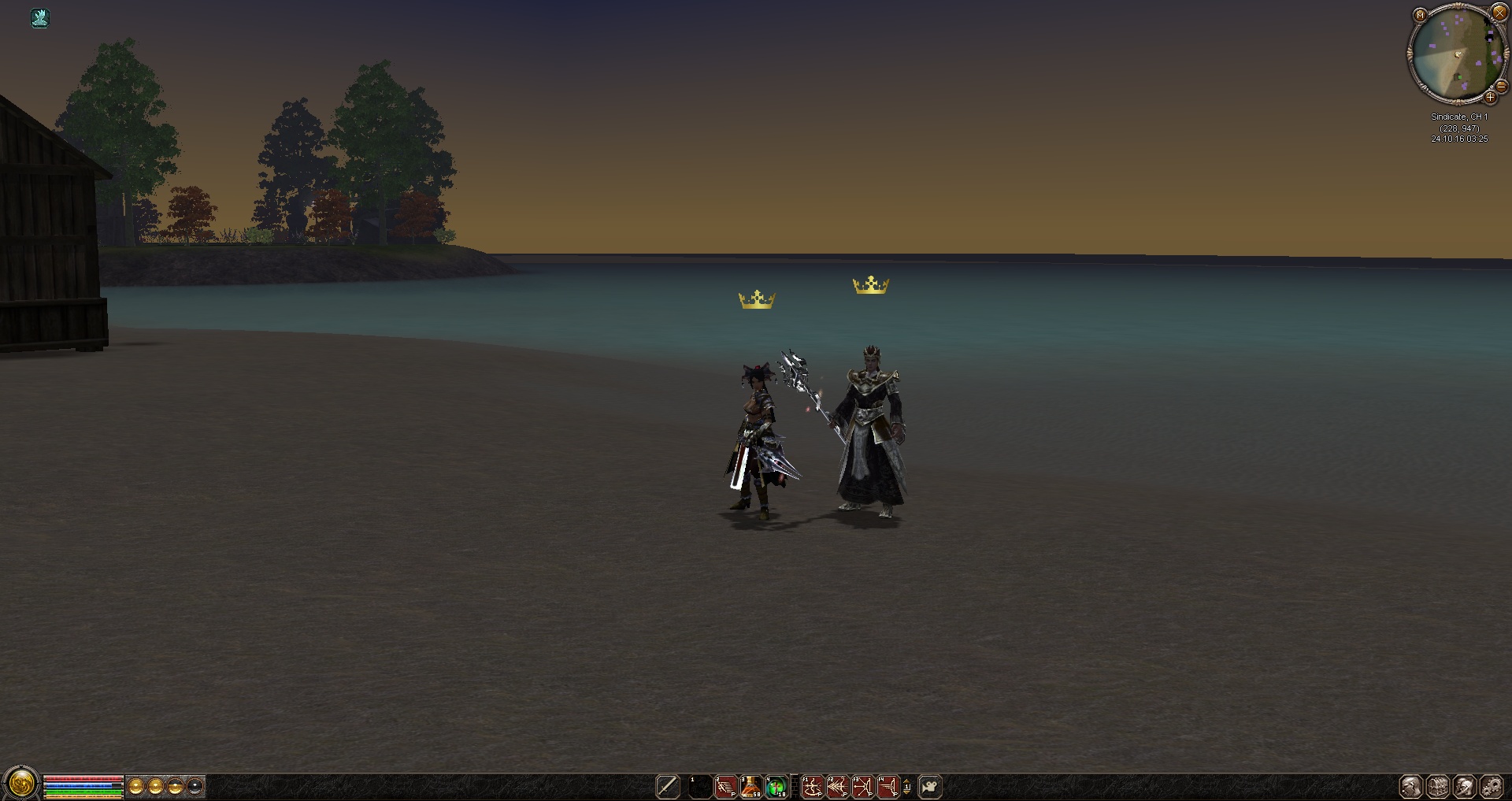Click the sword attack button

pyautogui.click(x=668, y=786)
